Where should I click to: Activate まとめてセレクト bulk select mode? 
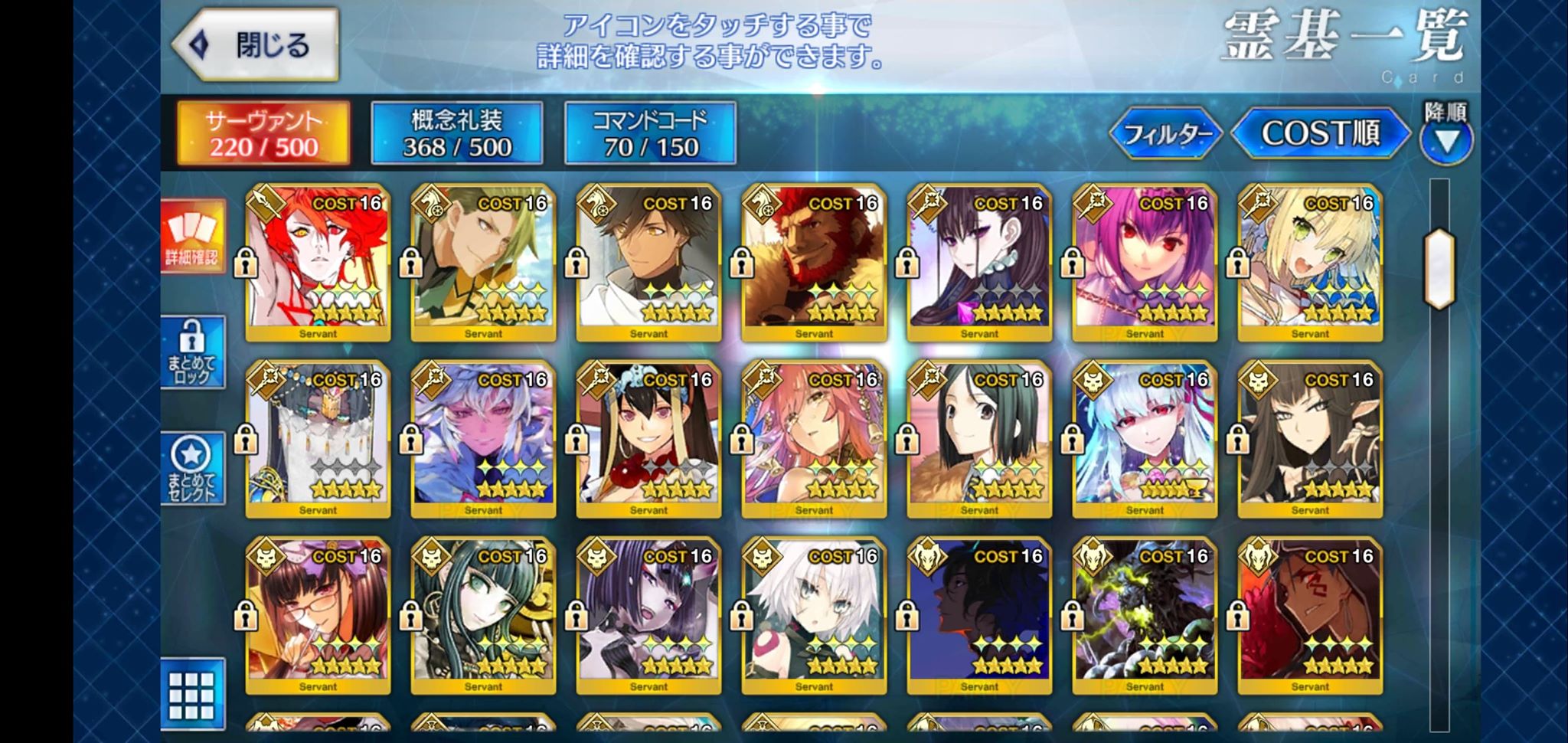[192, 468]
